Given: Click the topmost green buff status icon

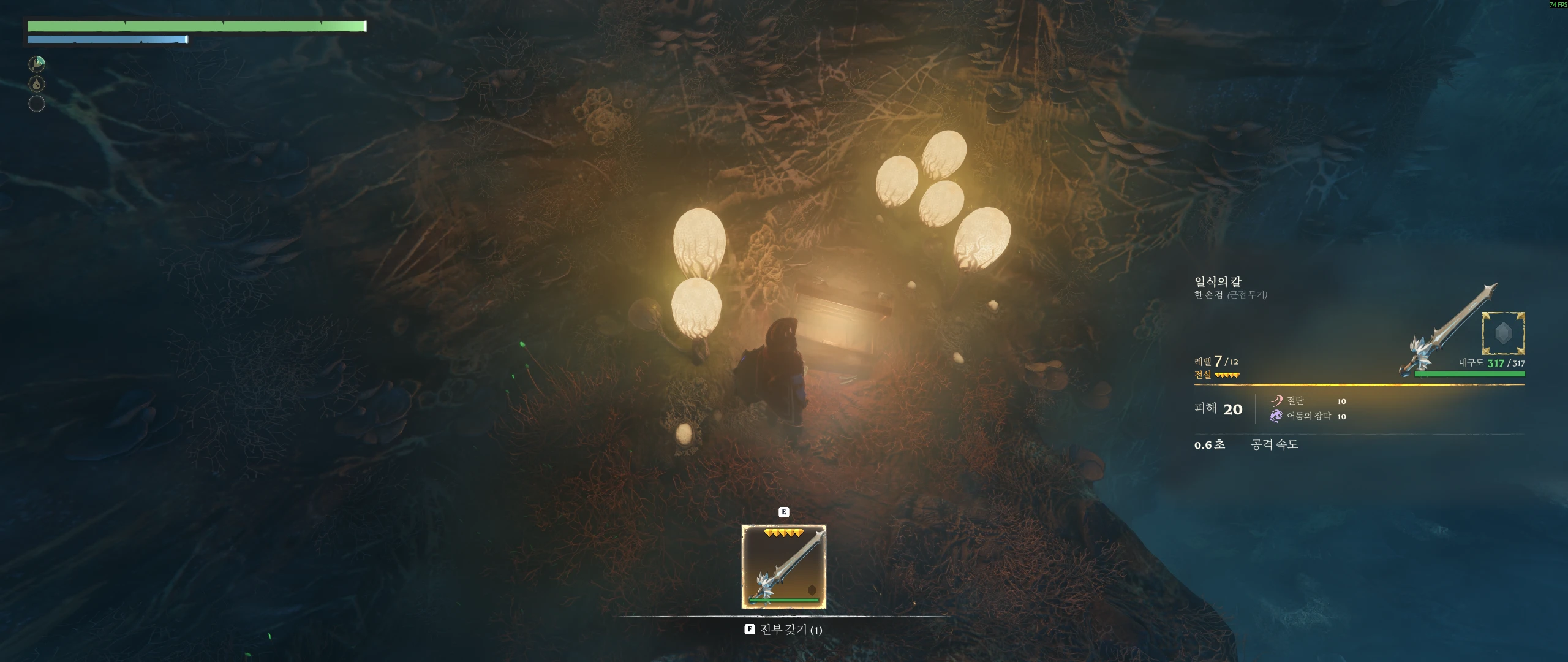Looking at the screenshot, I should point(37,64).
